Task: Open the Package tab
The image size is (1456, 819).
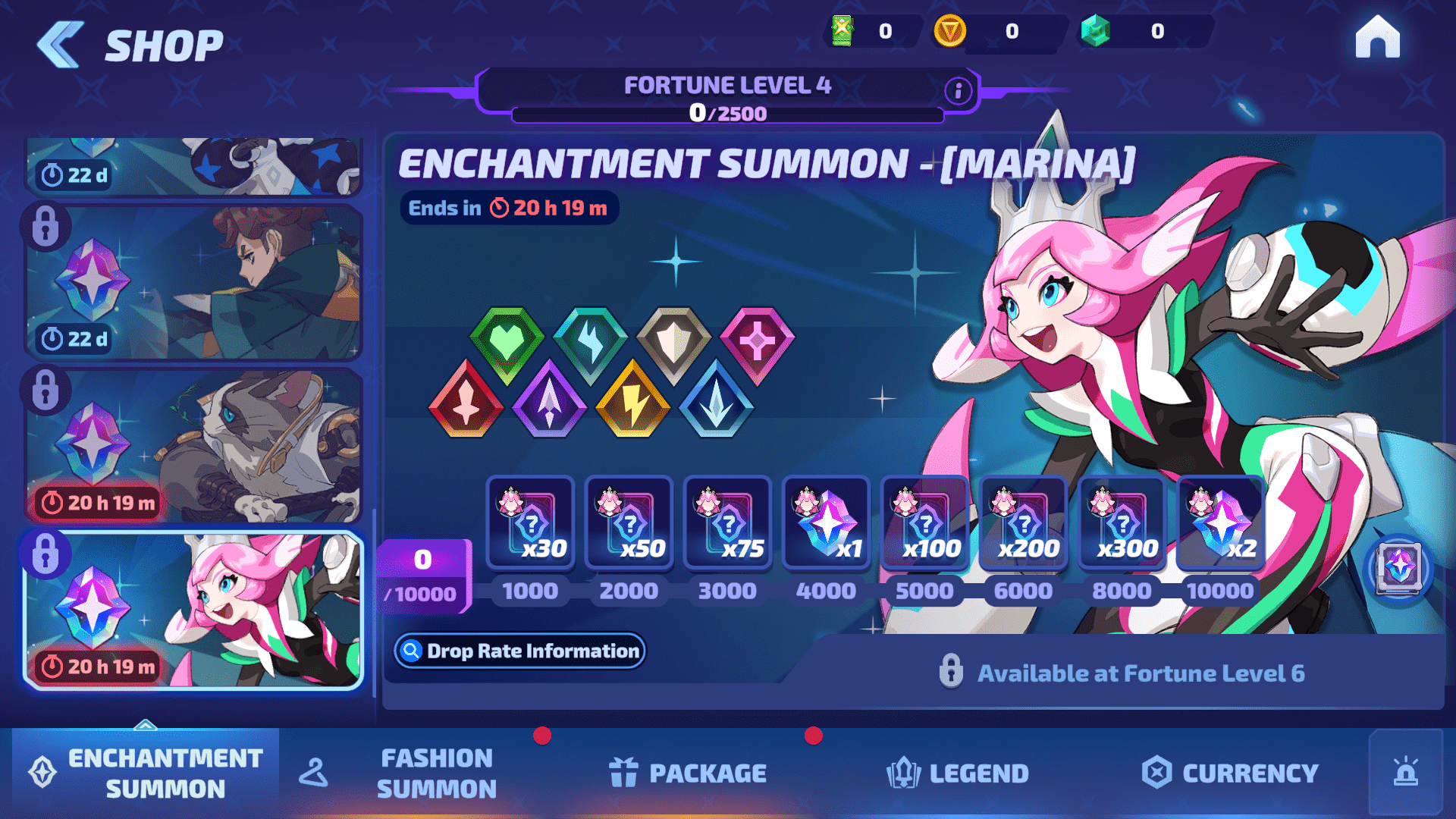Action: [688, 773]
